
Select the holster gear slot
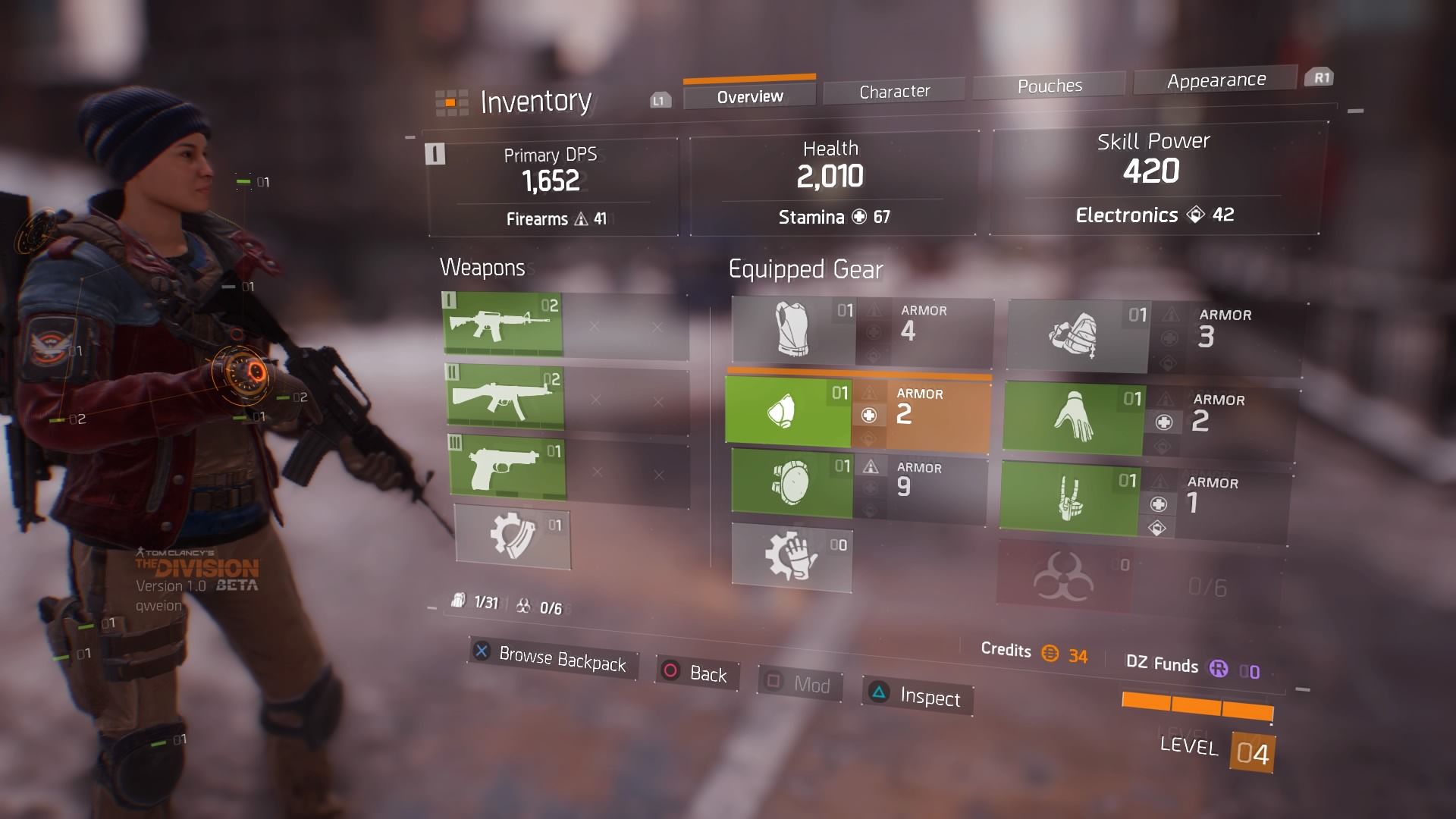1069,500
